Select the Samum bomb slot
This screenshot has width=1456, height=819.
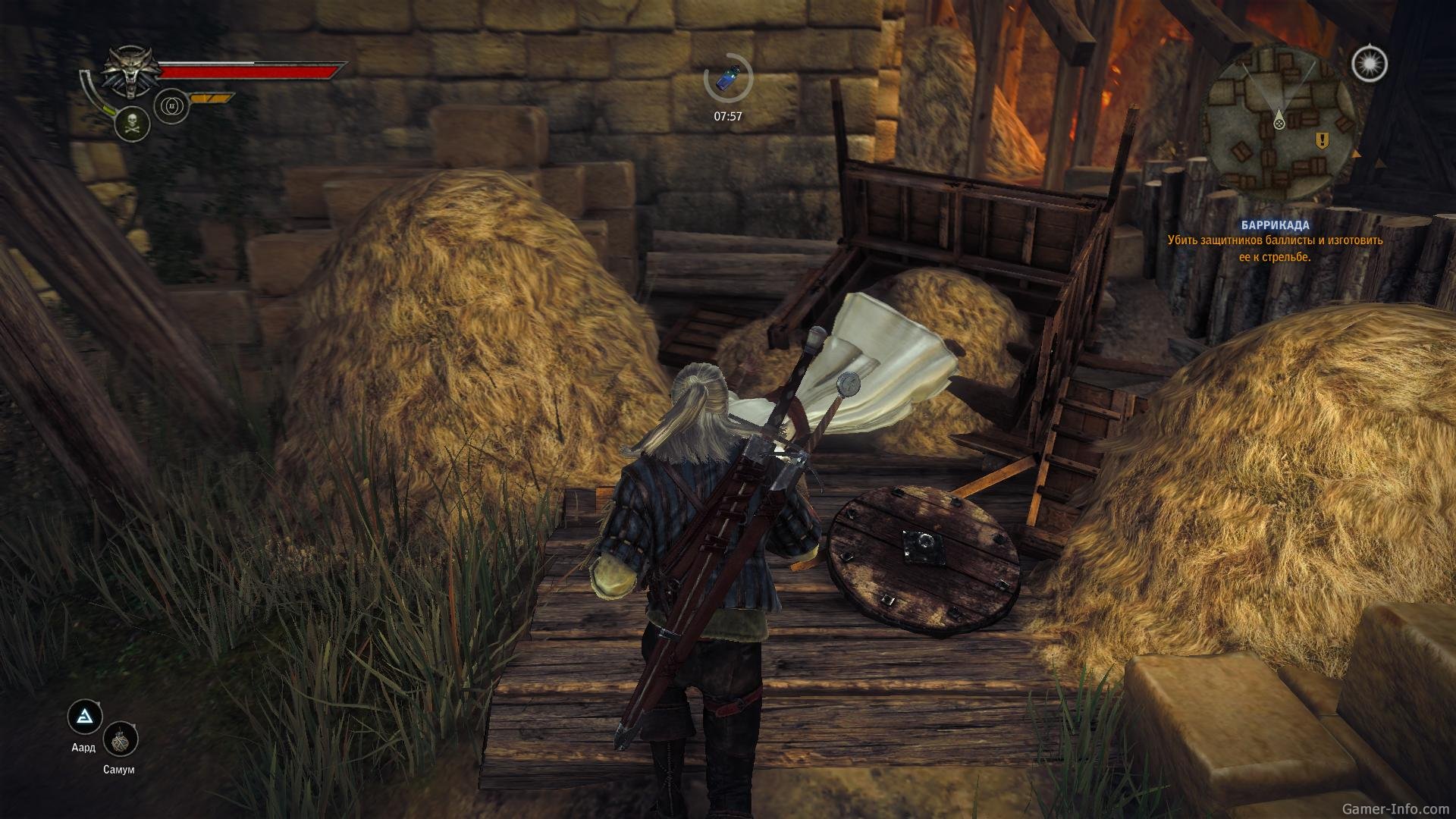[x=120, y=740]
